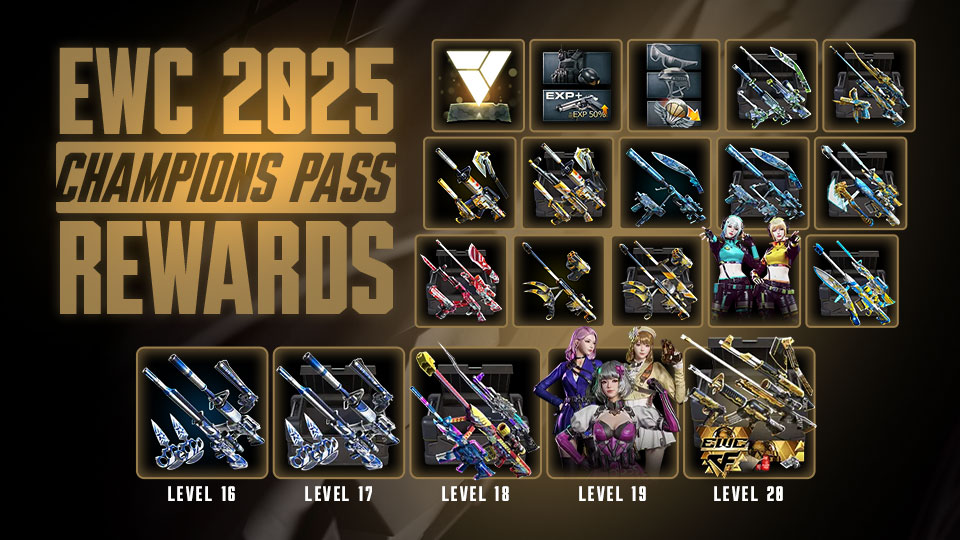The width and height of the screenshot is (960, 540).
Task: Open the Level 17 reward tile
Action: [x=338, y=412]
